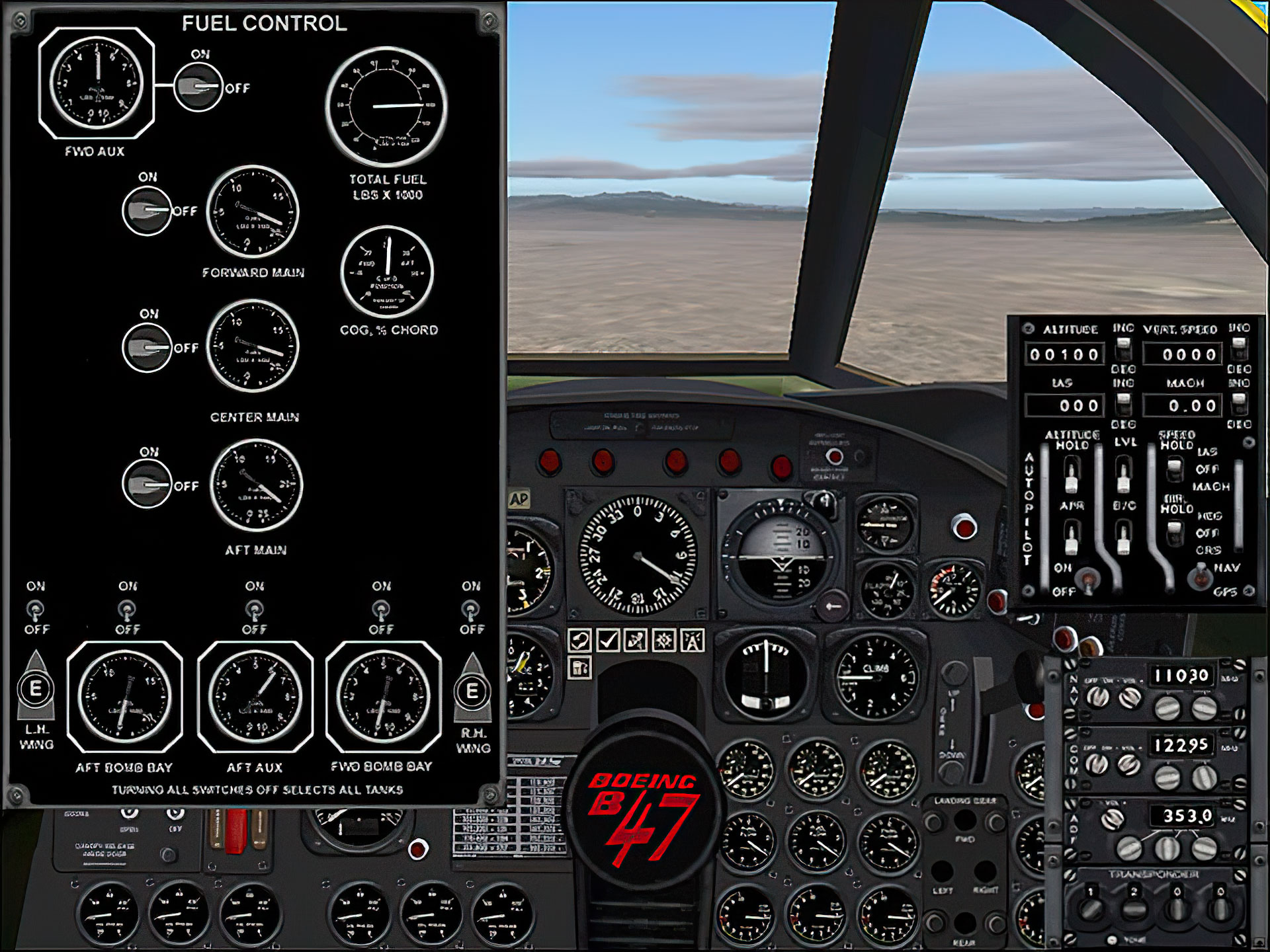Click the compass rose popup icon
This screenshot has height=952, width=1270.
[664, 640]
